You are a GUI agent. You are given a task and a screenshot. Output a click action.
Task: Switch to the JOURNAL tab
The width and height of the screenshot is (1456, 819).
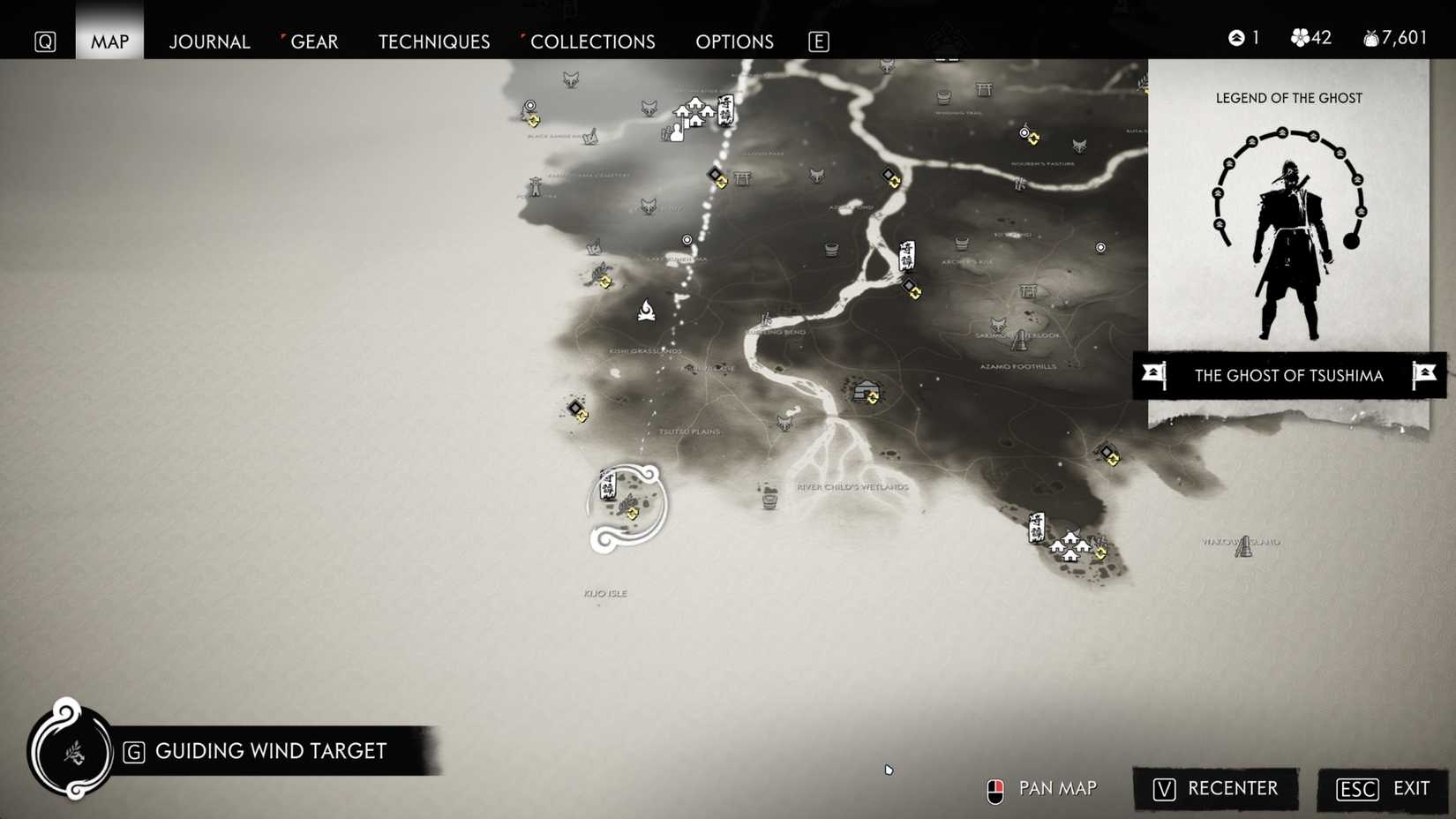click(x=209, y=41)
